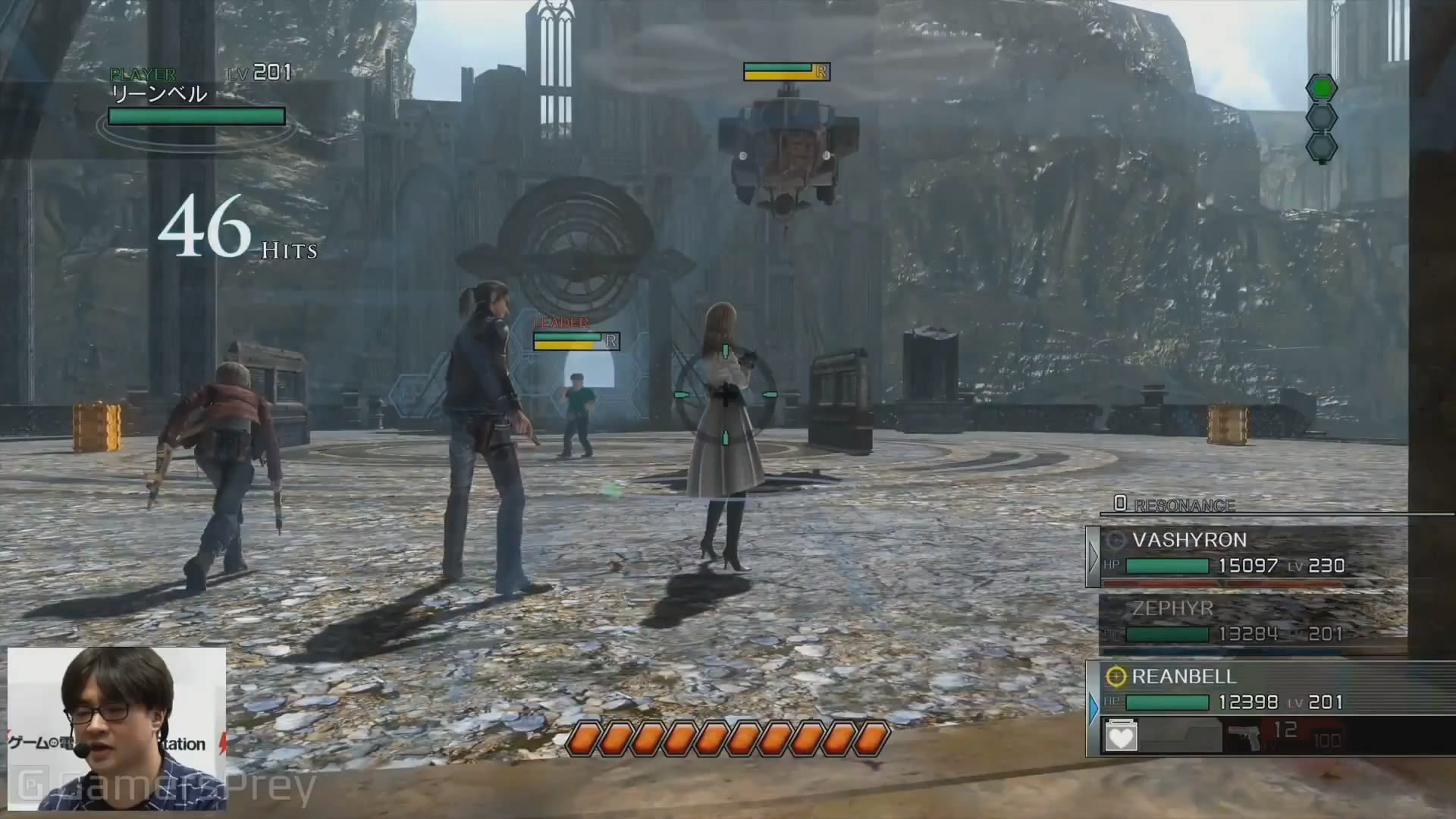The height and width of the screenshot is (819, 1456).
Task: Click the streamer webcam thumbnail
Action: 117,728
